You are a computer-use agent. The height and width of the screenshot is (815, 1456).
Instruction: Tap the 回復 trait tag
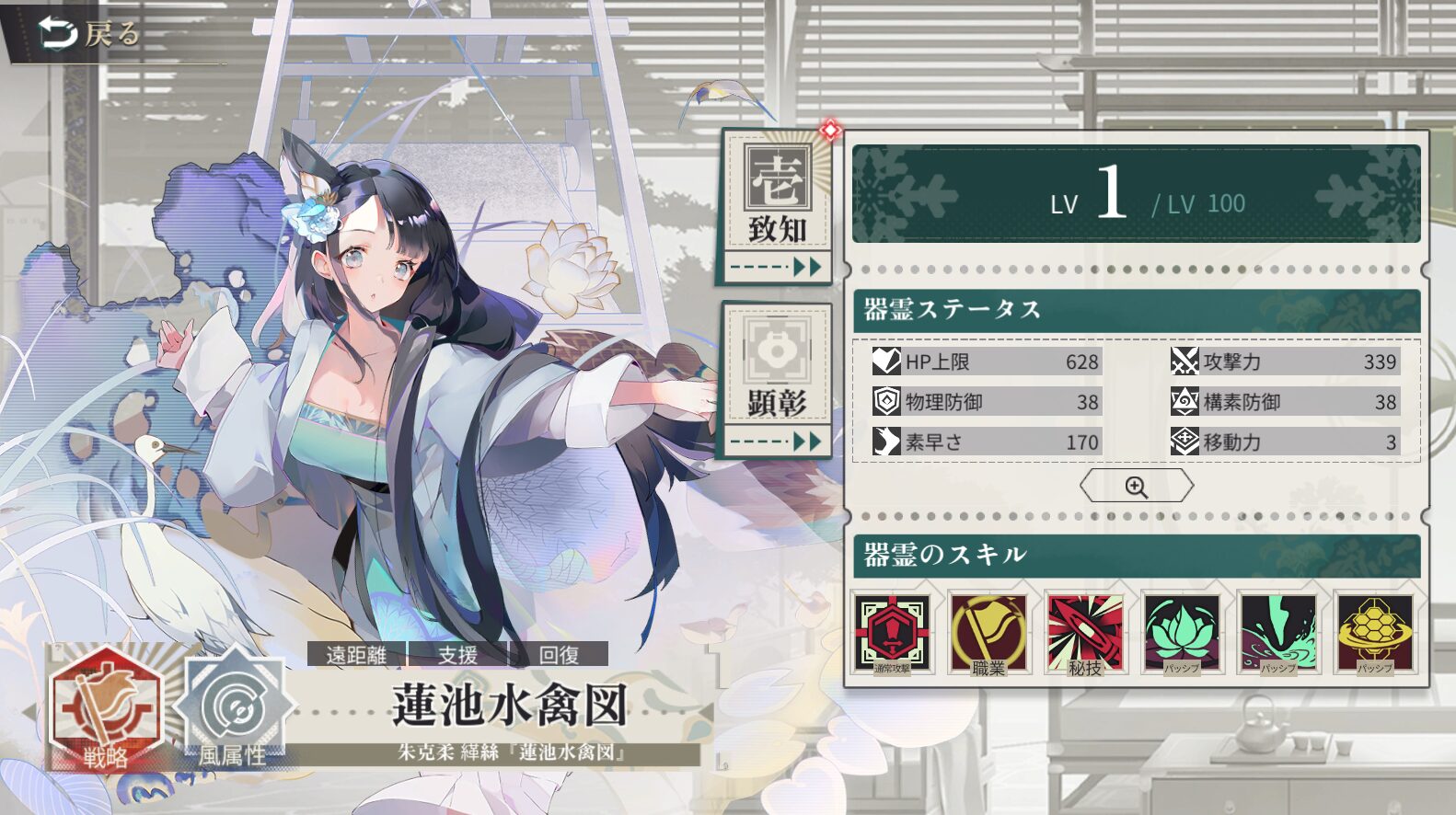pos(559,654)
